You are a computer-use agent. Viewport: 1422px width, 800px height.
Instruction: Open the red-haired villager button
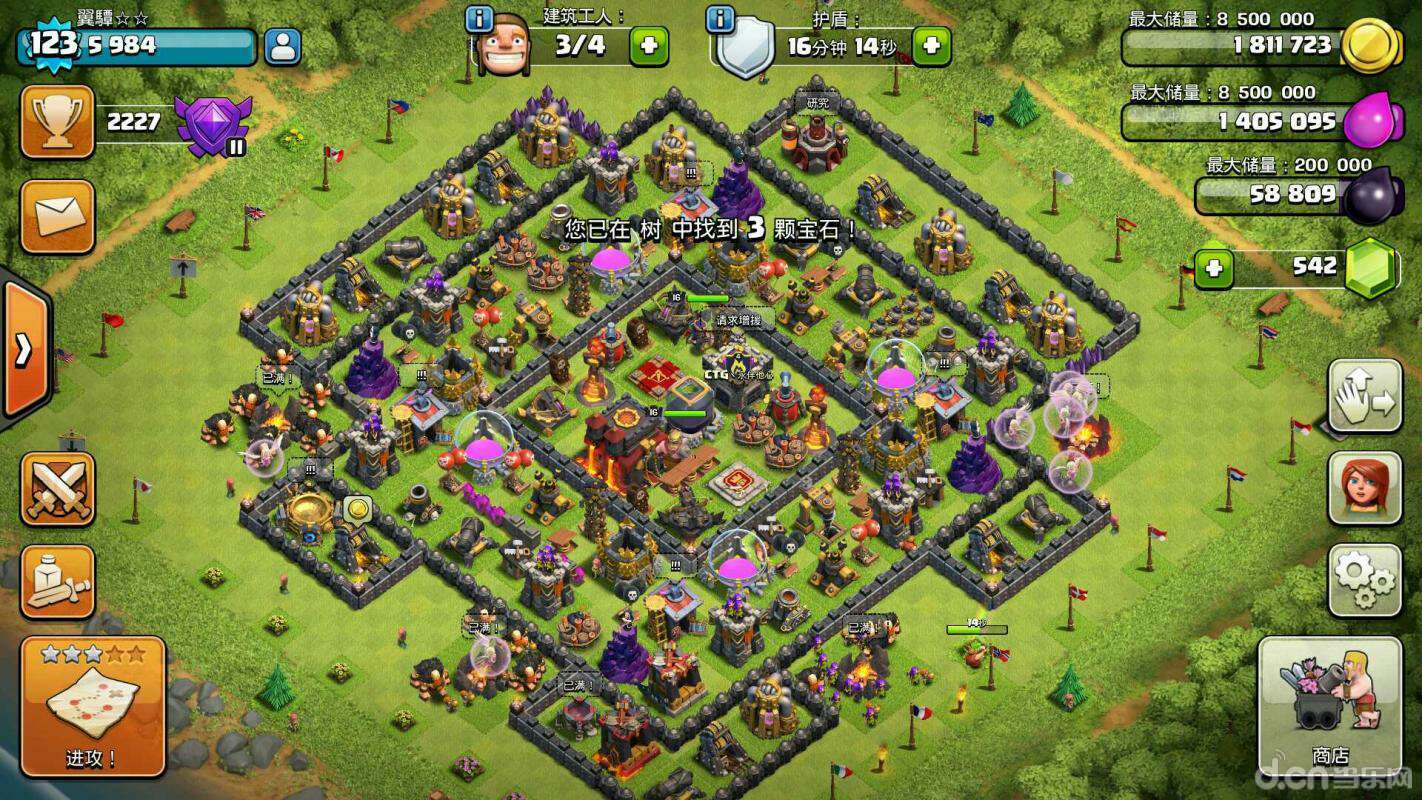pos(1364,488)
